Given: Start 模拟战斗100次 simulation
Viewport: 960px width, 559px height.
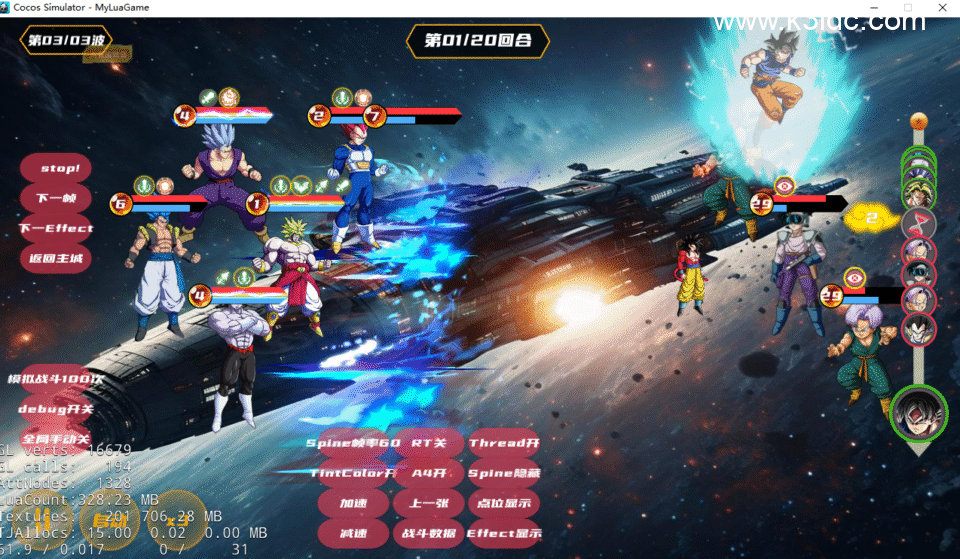Looking at the screenshot, I should pyautogui.click(x=56, y=379).
